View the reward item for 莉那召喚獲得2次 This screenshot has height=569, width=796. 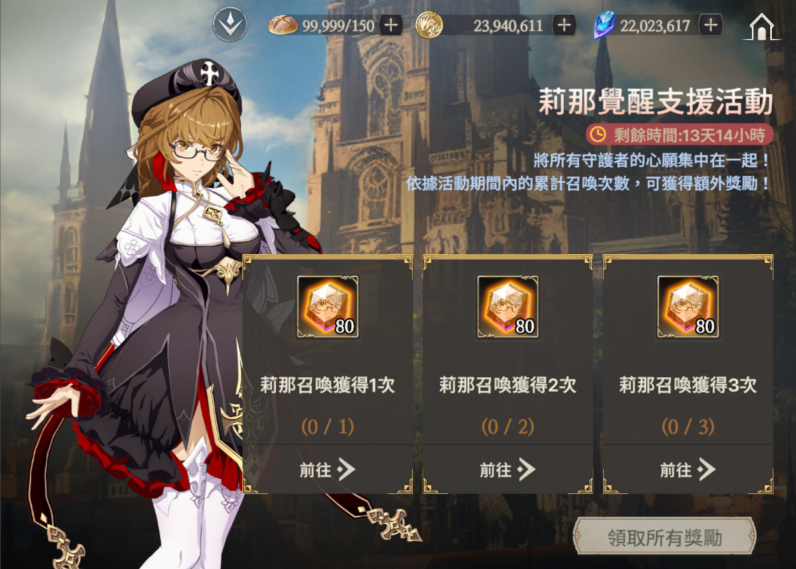[x=508, y=307]
